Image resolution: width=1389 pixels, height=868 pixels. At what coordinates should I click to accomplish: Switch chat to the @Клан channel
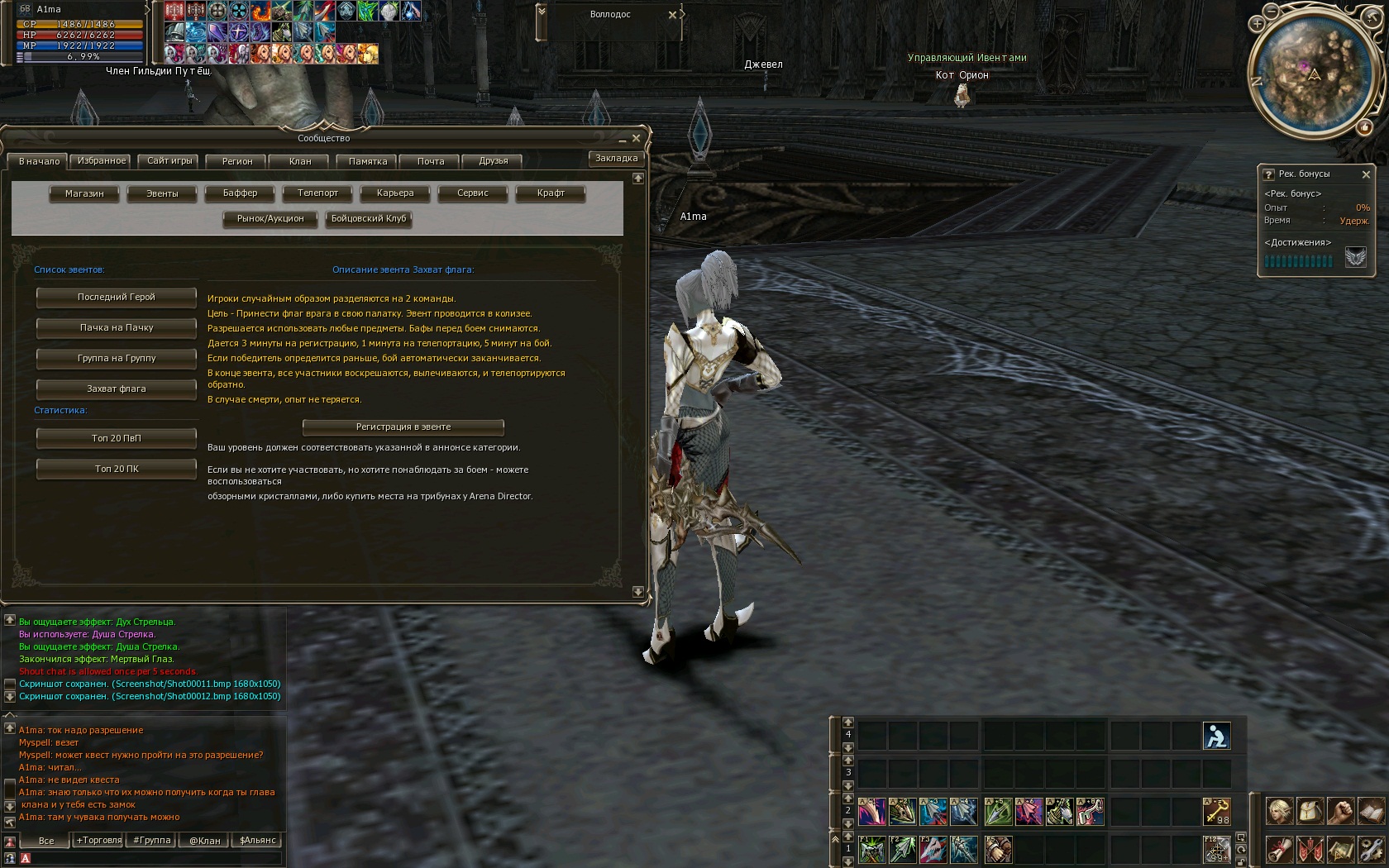point(205,841)
